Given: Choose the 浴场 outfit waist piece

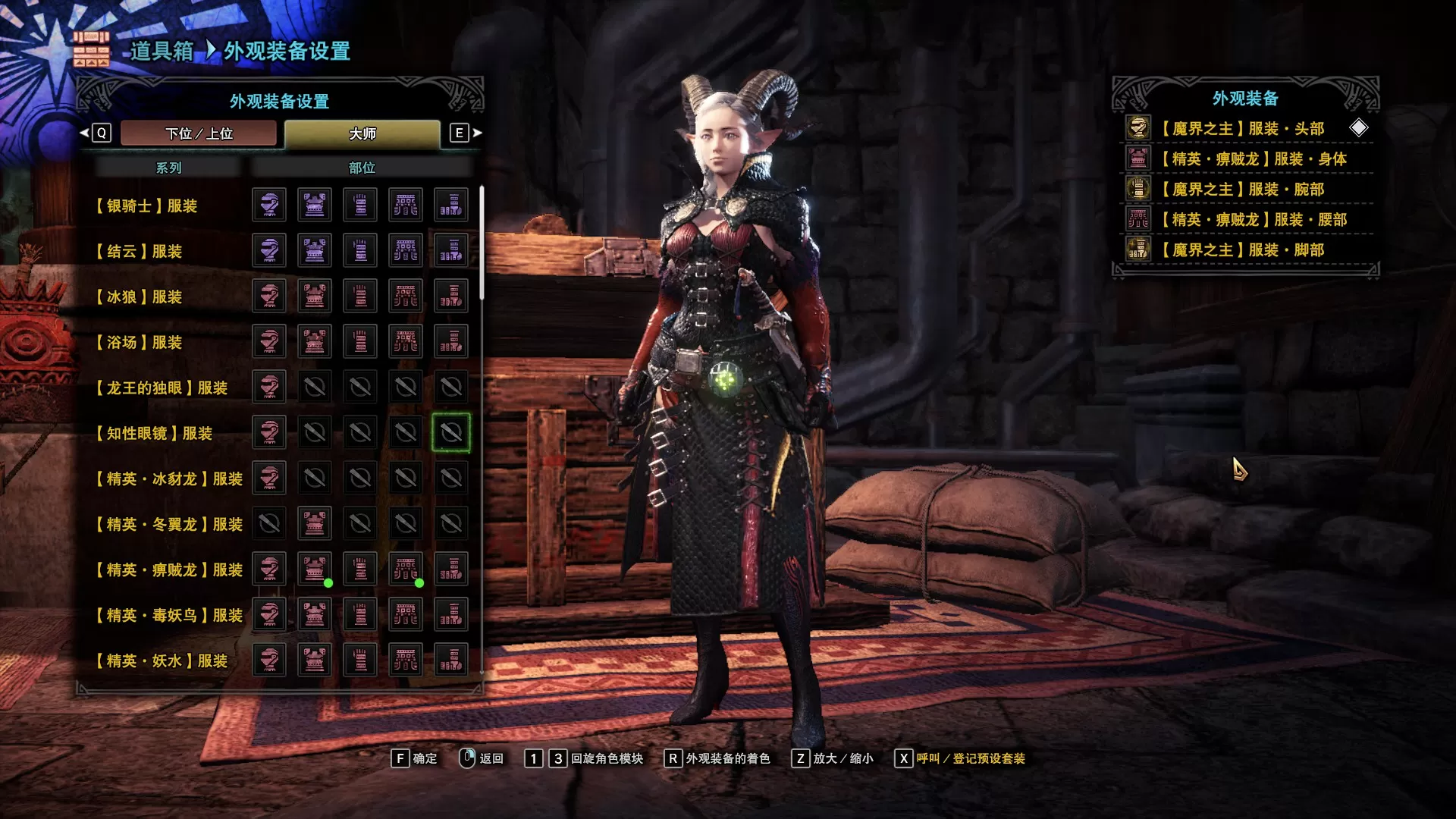Looking at the screenshot, I should tap(406, 341).
